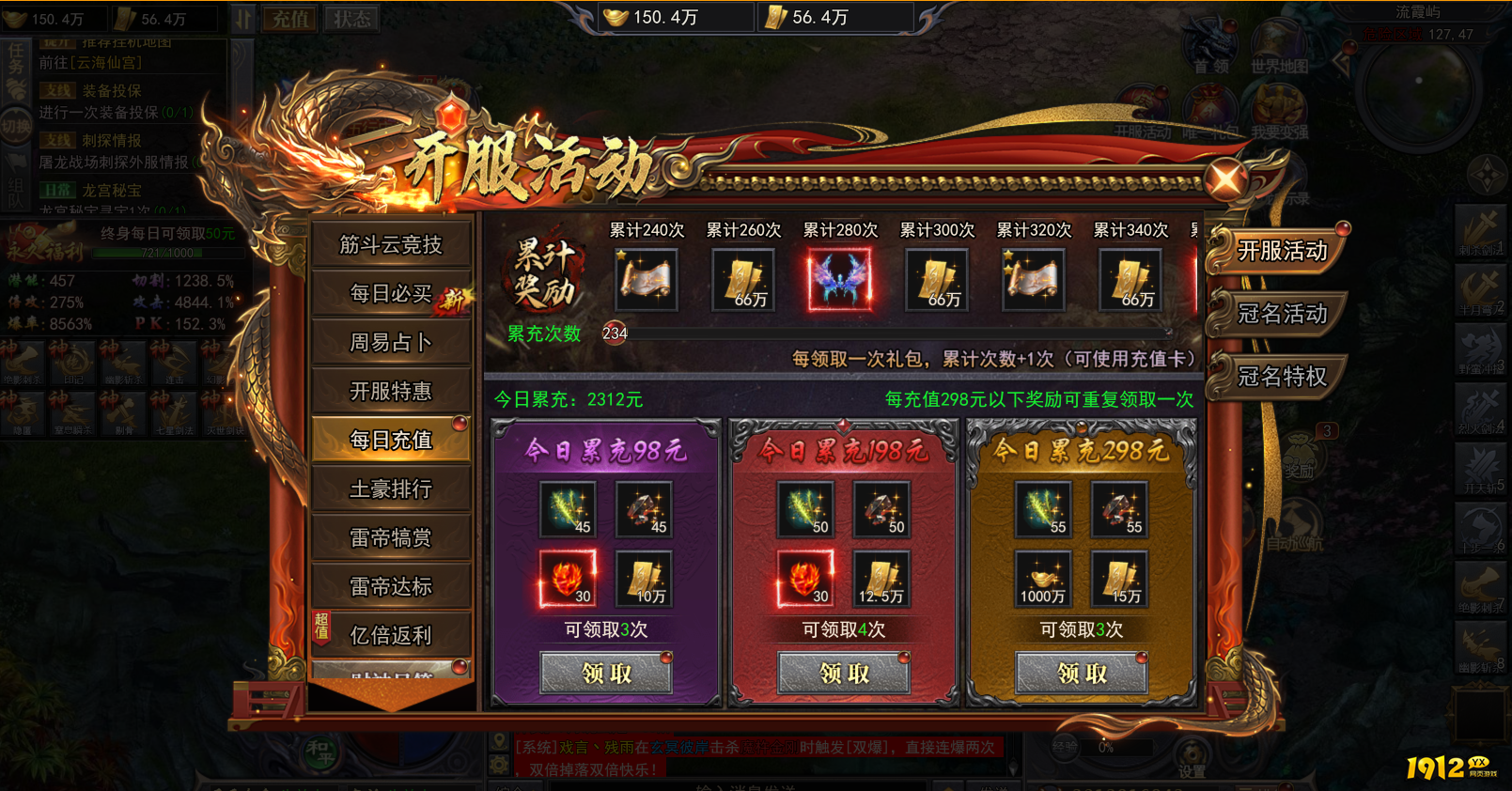The image size is (1512, 791).
Task: Click the 首领 boss icon
Action: click(1208, 42)
